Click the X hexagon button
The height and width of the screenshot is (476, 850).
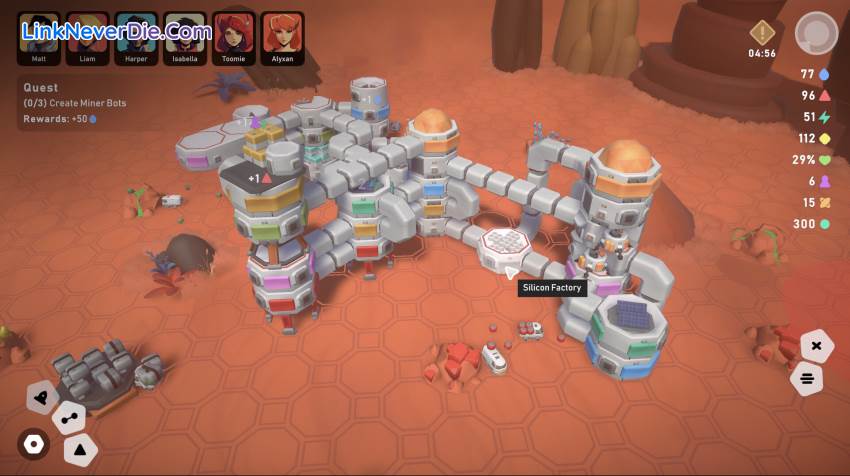click(x=816, y=346)
